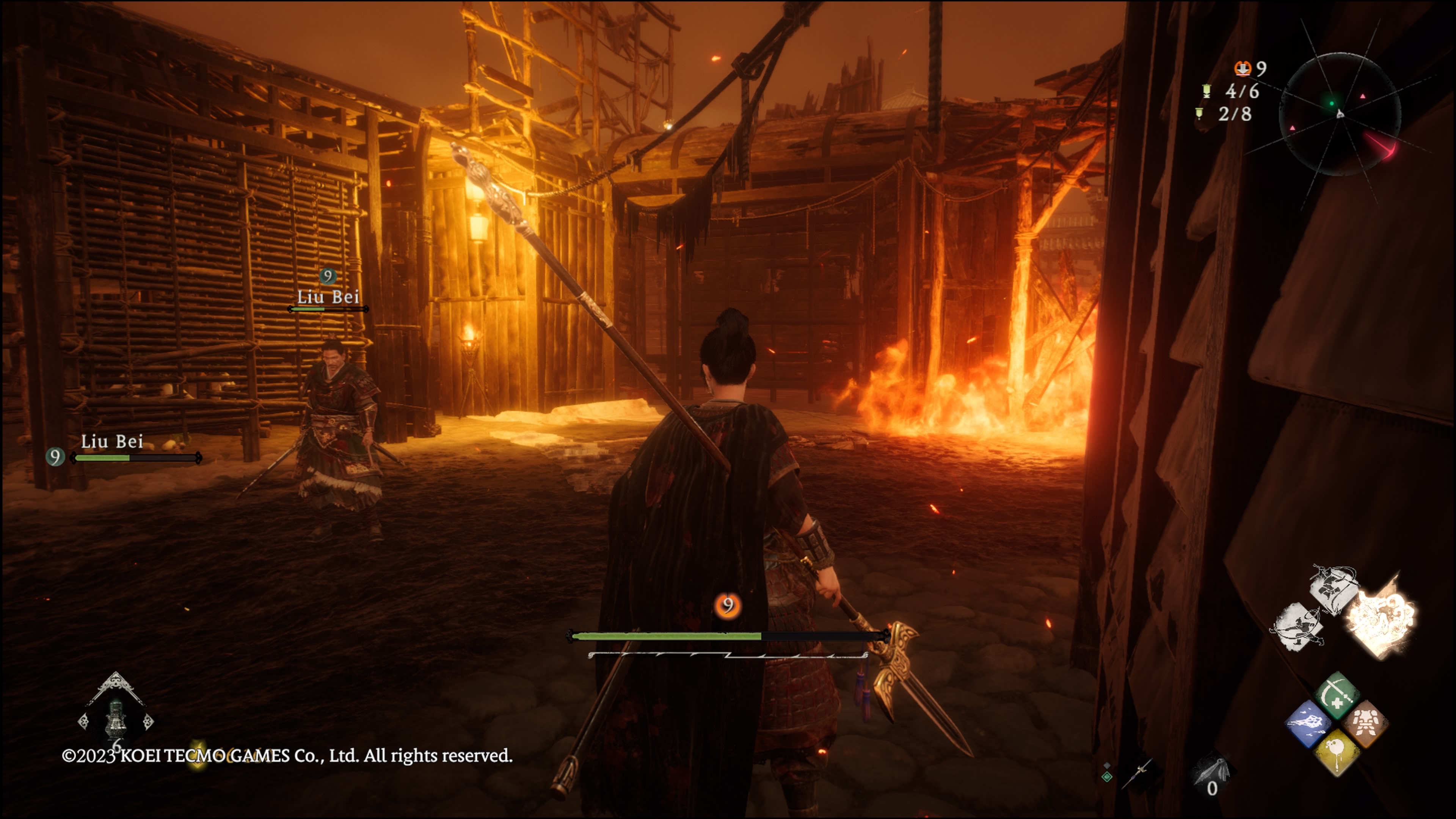Viewport: 1456px width, 819px height.
Task: Use the Dragon's Cure Pot item
Action: click(x=116, y=719)
